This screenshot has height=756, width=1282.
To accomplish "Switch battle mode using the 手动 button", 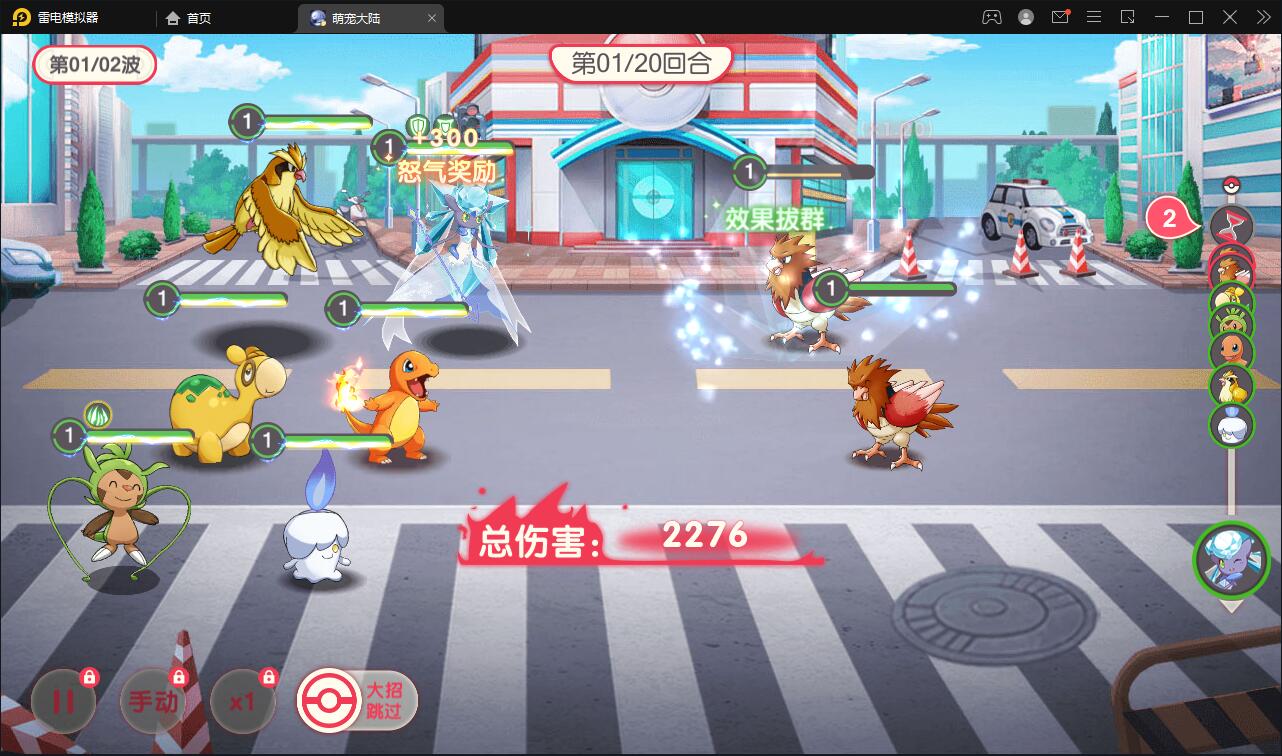I will 152,700.
